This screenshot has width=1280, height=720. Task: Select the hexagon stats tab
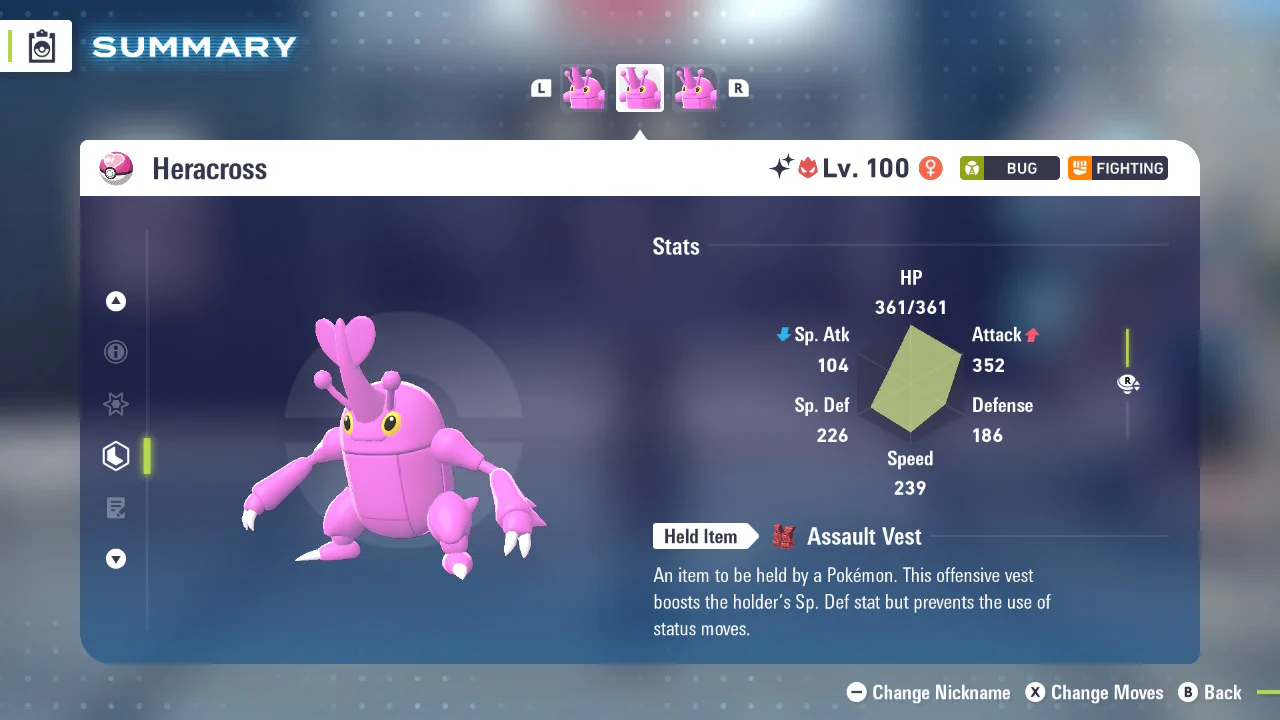pos(116,456)
